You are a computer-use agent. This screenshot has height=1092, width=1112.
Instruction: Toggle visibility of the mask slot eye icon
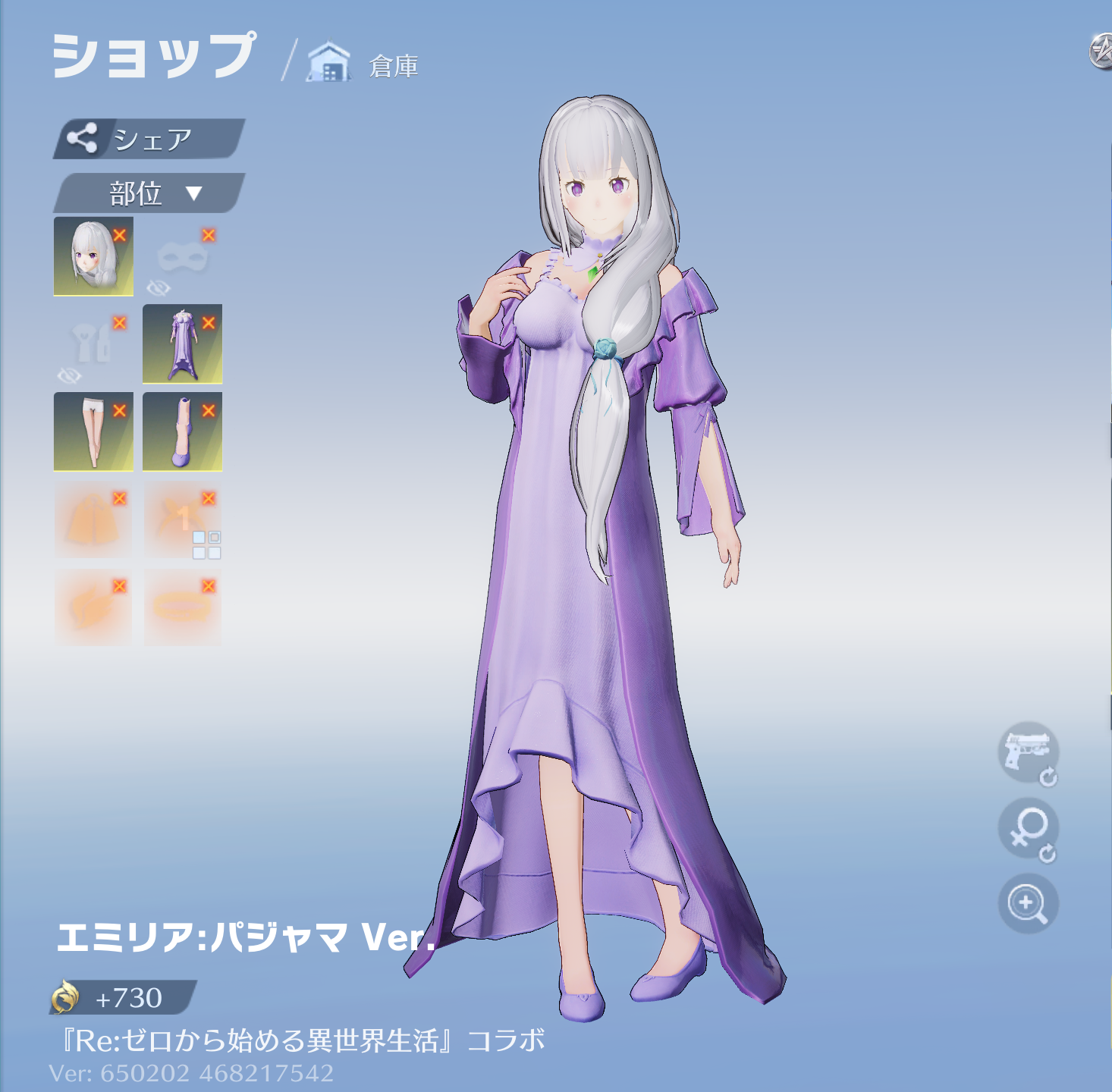tap(159, 286)
